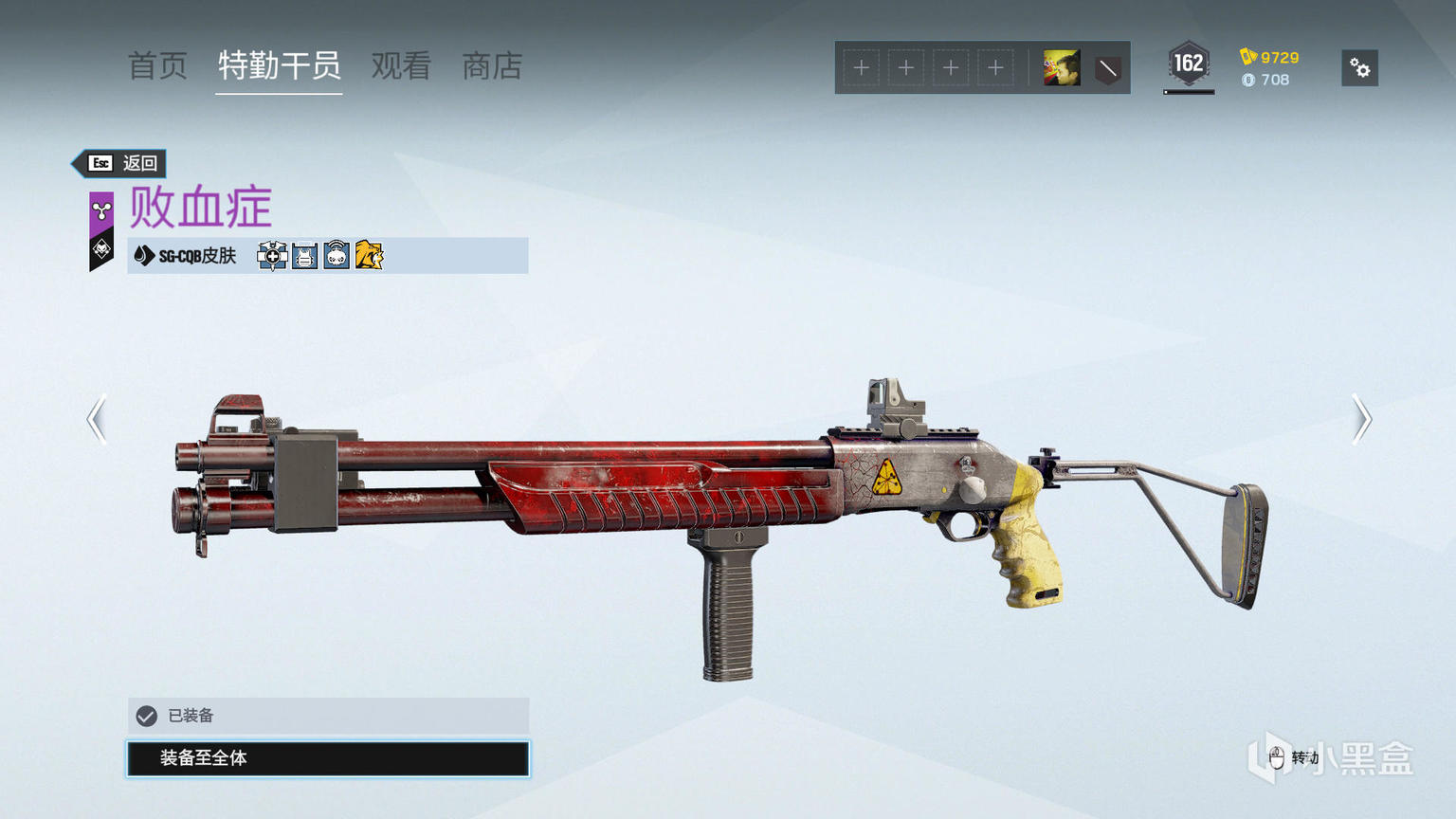Screen dimensions: 1456x819
Task: Choose 装备至全体 equip to all
Action: point(328,758)
